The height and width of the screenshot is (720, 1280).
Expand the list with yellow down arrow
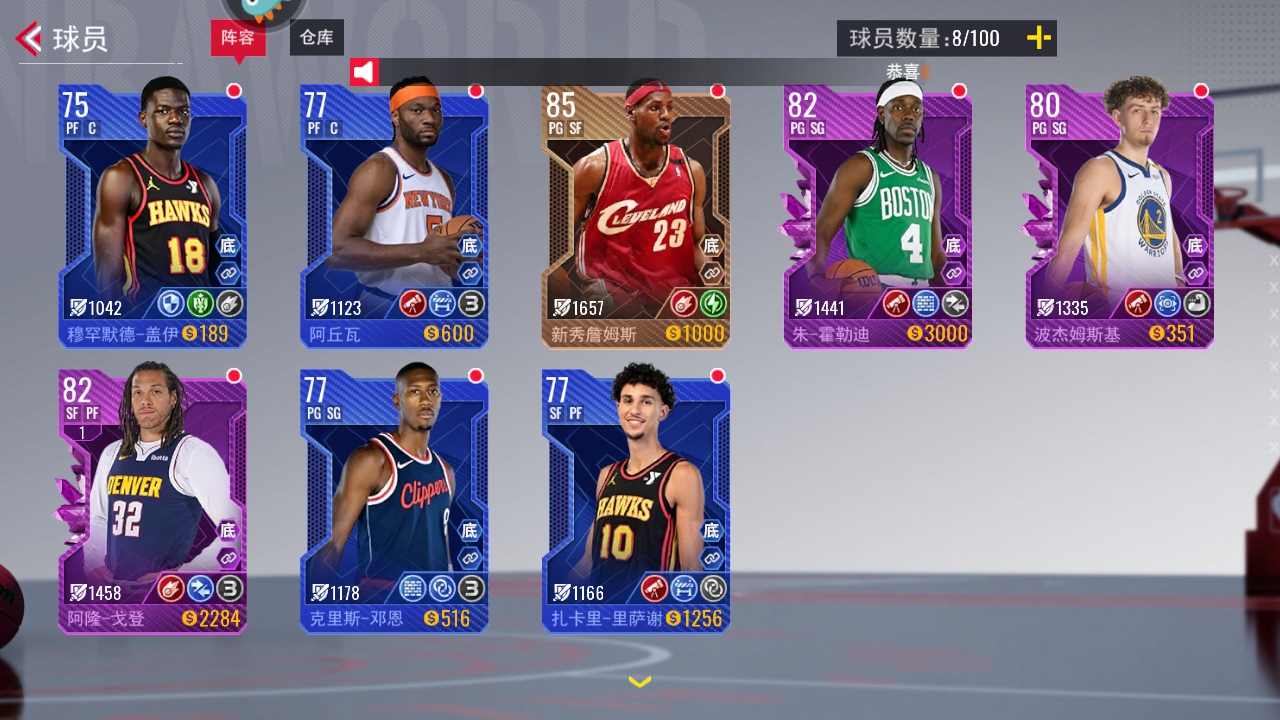click(640, 682)
